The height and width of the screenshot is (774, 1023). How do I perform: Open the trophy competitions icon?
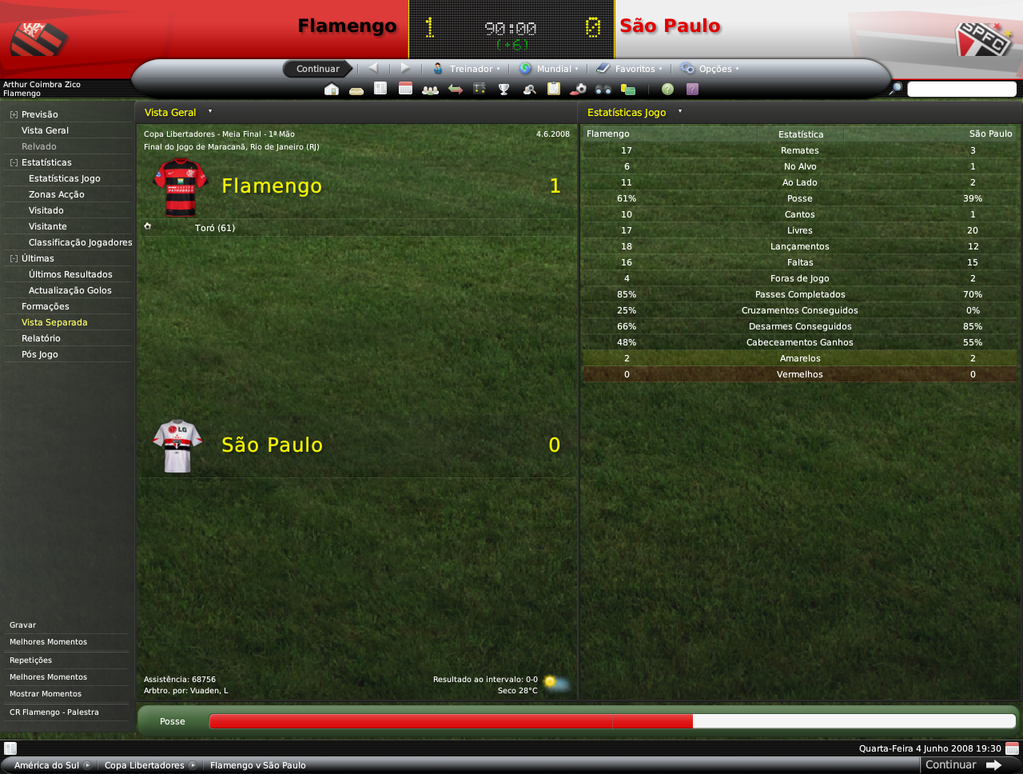pyautogui.click(x=504, y=89)
